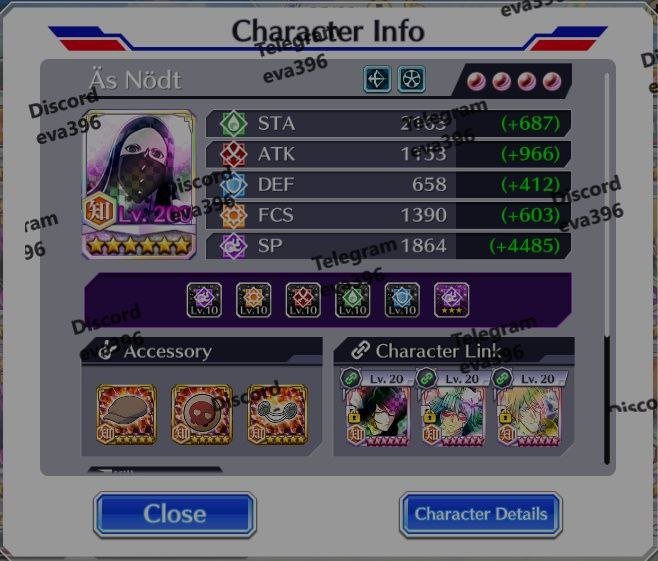Viewport: 658px width, 561px height.
Task: Tap the blonde character link portrait
Action: point(524,414)
